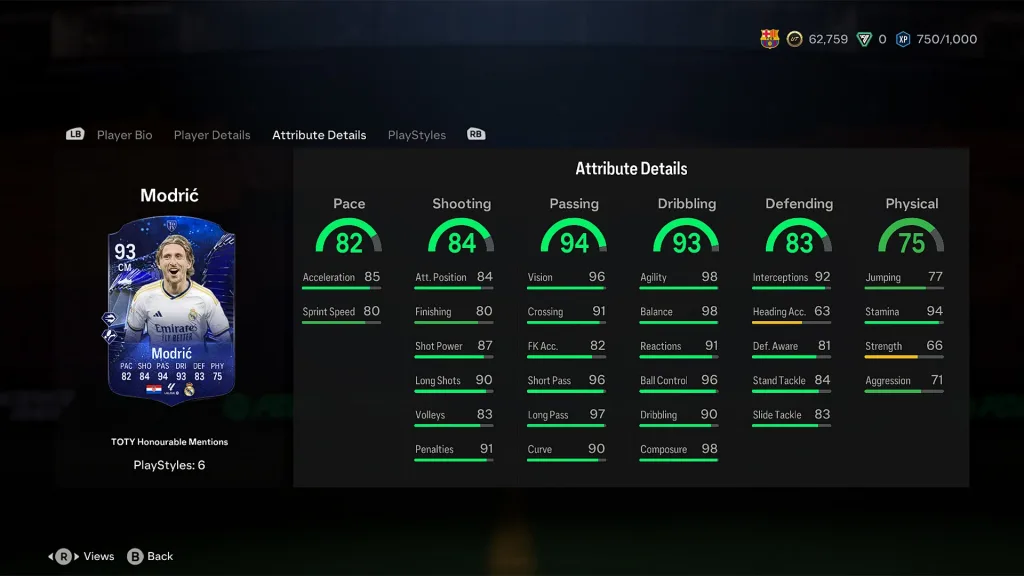
Task: Switch to the Player Bio tab
Action: tap(124, 135)
